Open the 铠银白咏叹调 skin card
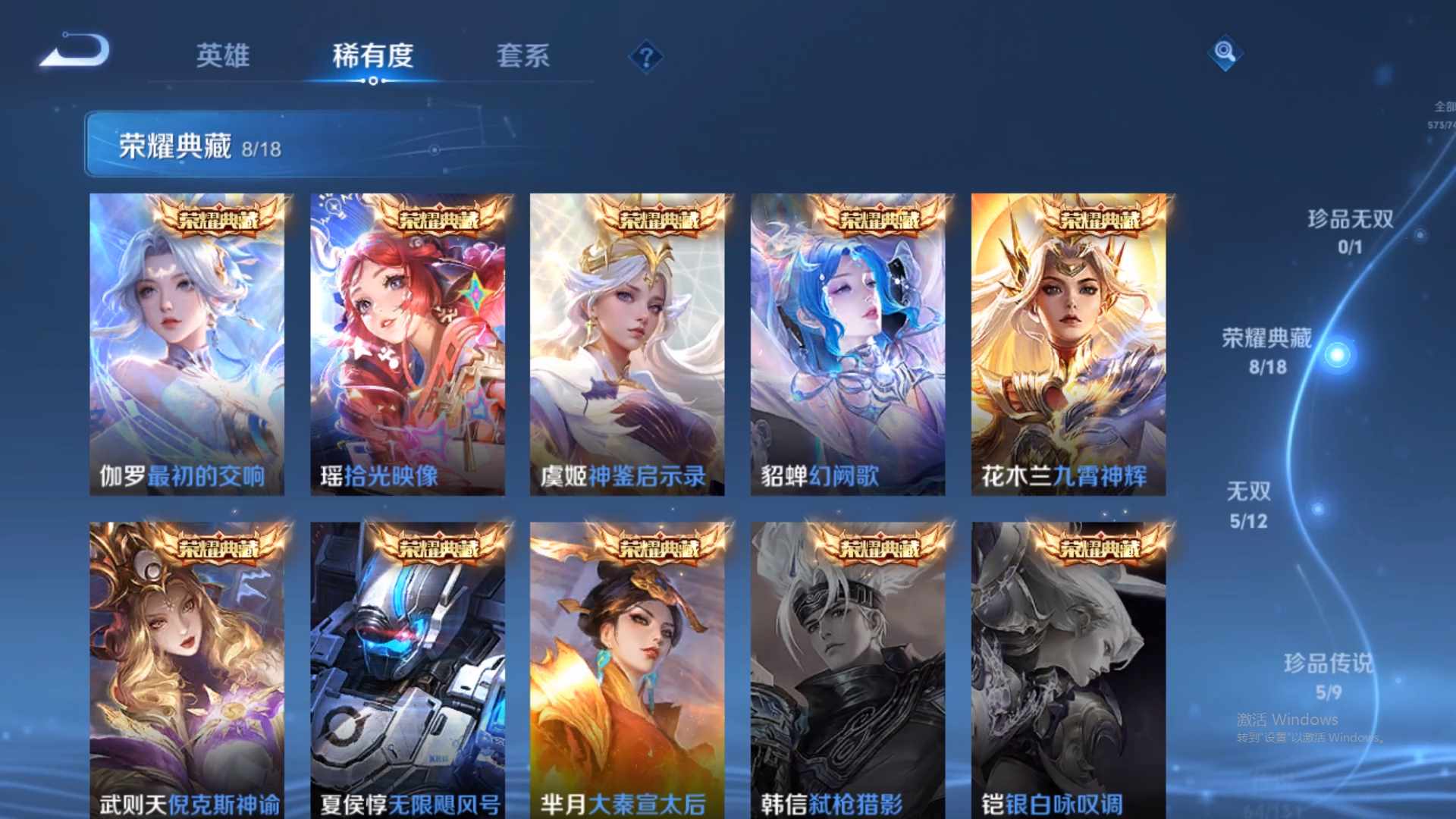The width and height of the screenshot is (1456, 819). click(x=1067, y=667)
